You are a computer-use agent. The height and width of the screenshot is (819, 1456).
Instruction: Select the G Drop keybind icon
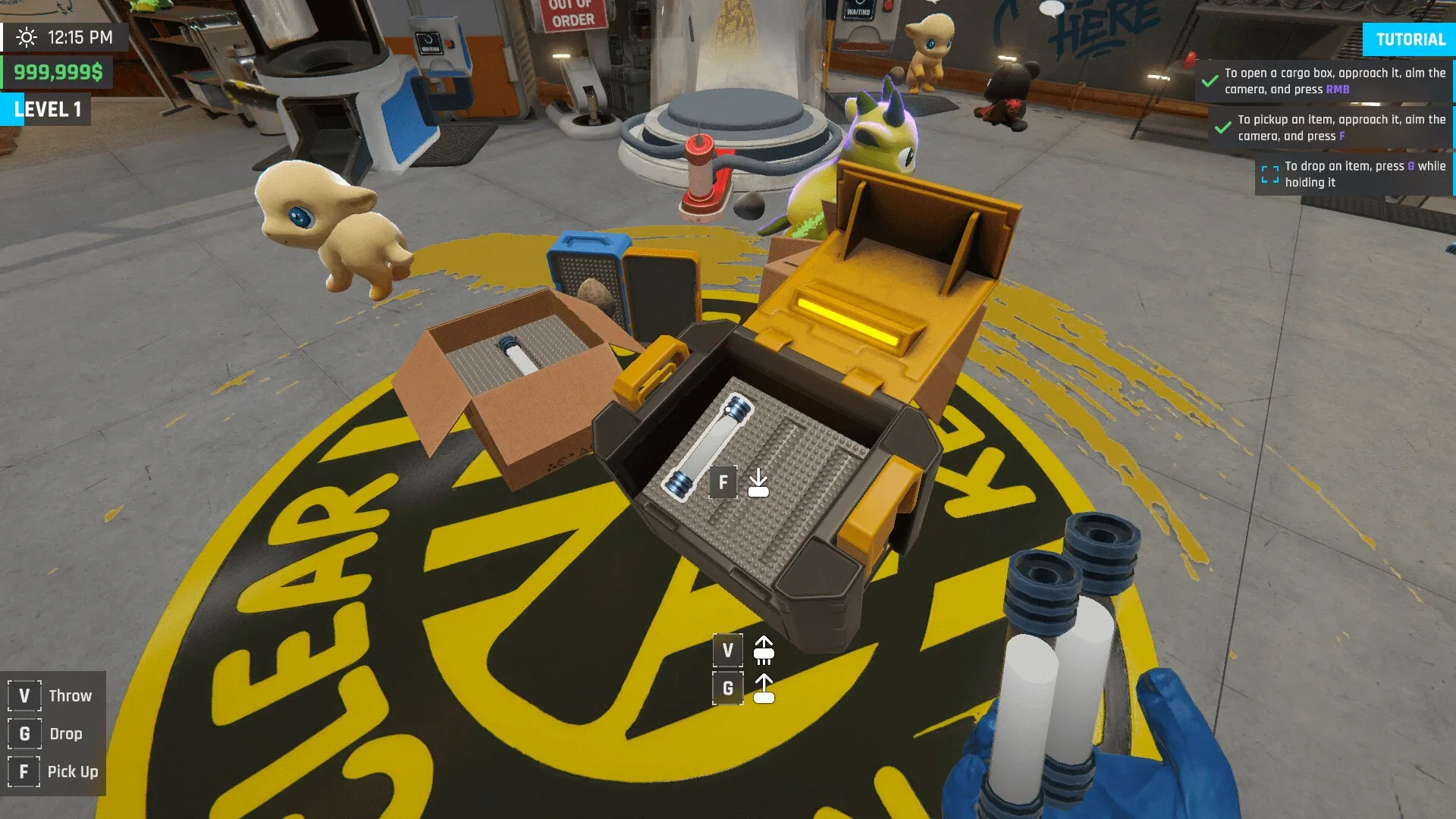tap(24, 733)
